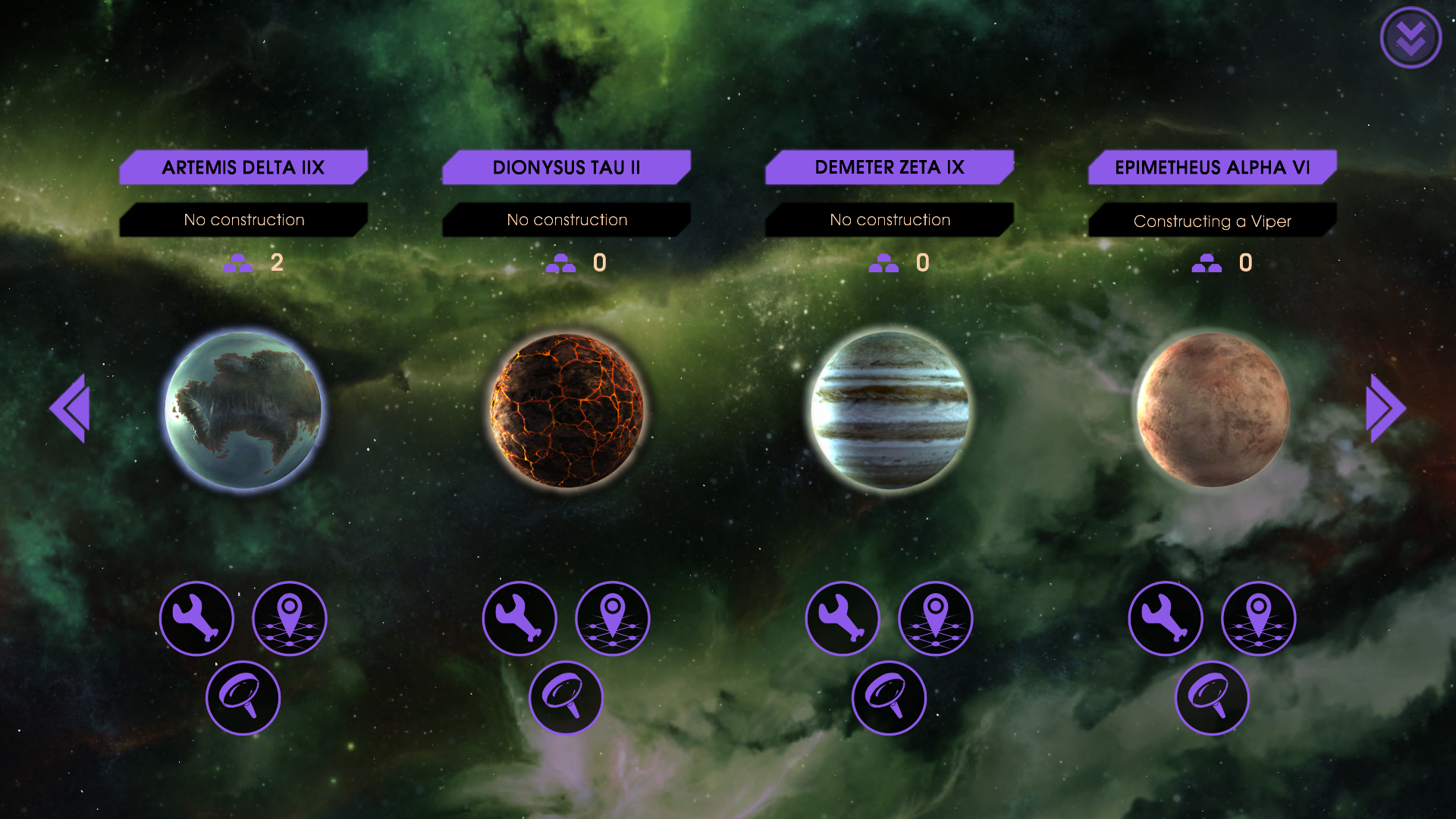
Task: Click the magnifying glass to inspect Demeter Zeta IX
Action: click(x=889, y=697)
